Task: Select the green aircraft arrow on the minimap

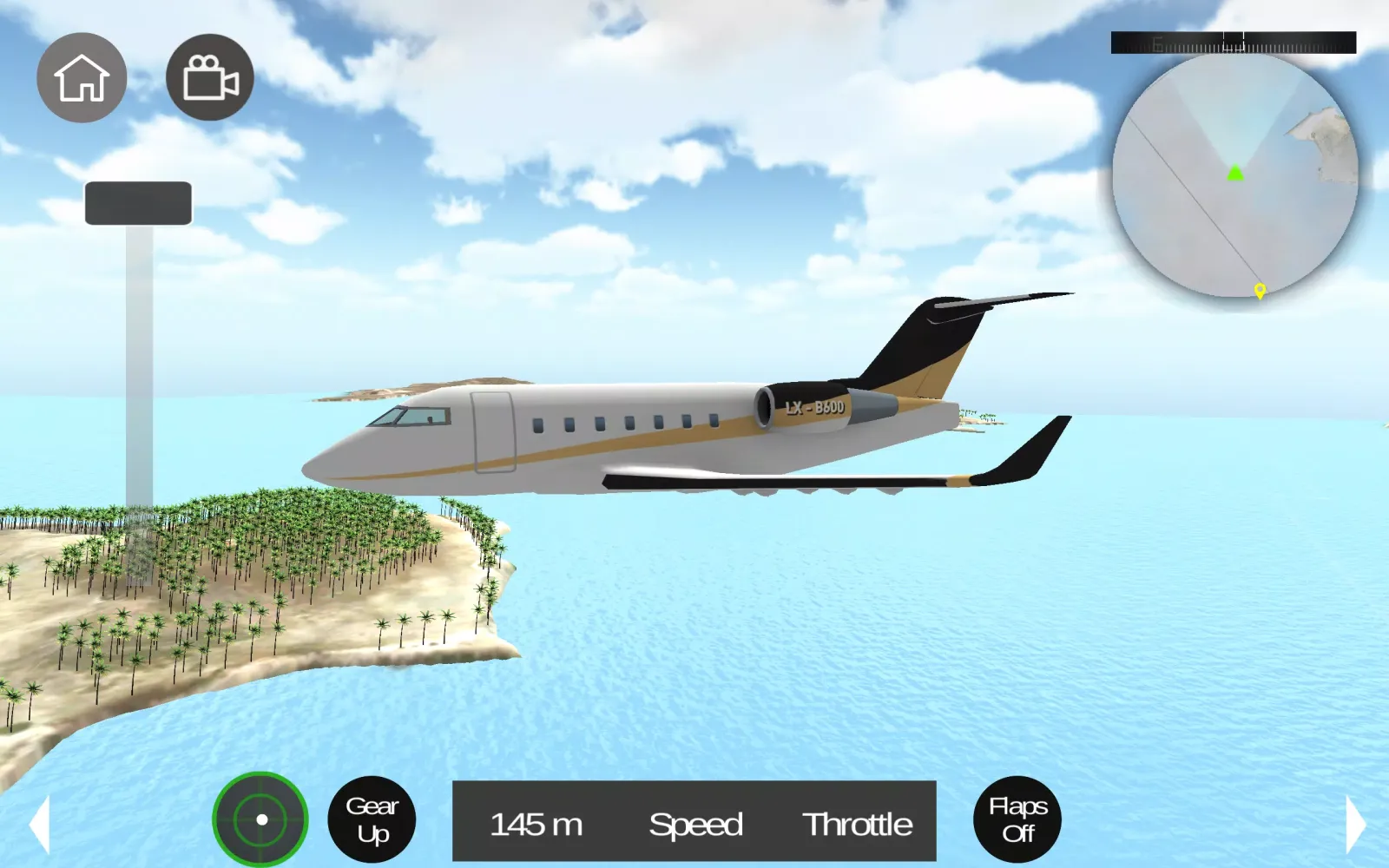Action: click(1236, 172)
